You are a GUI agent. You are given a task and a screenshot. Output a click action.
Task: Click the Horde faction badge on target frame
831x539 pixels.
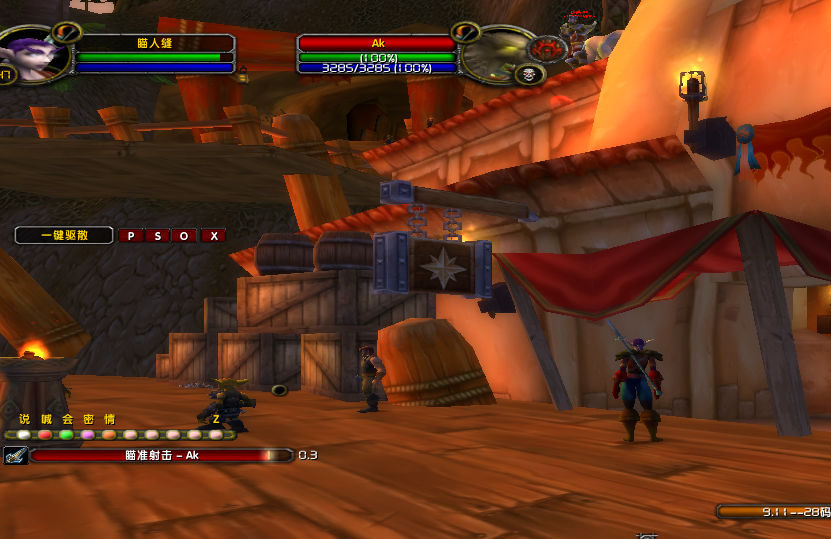547,47
